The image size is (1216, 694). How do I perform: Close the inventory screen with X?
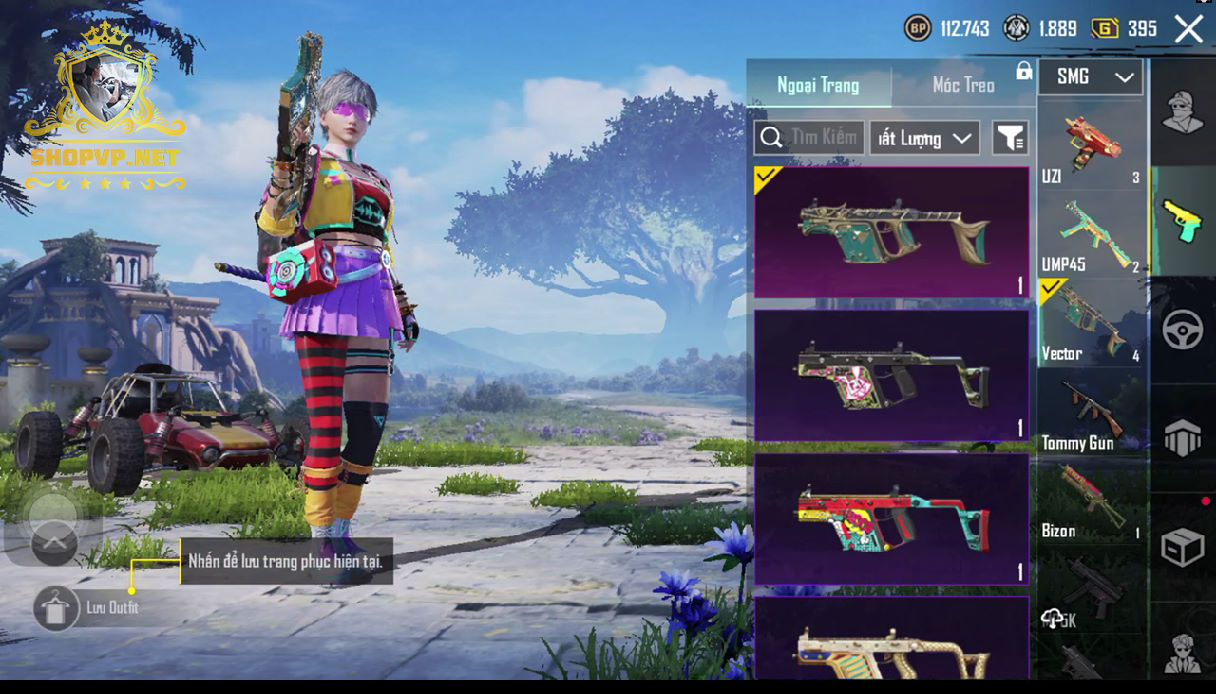[1188, 29]
